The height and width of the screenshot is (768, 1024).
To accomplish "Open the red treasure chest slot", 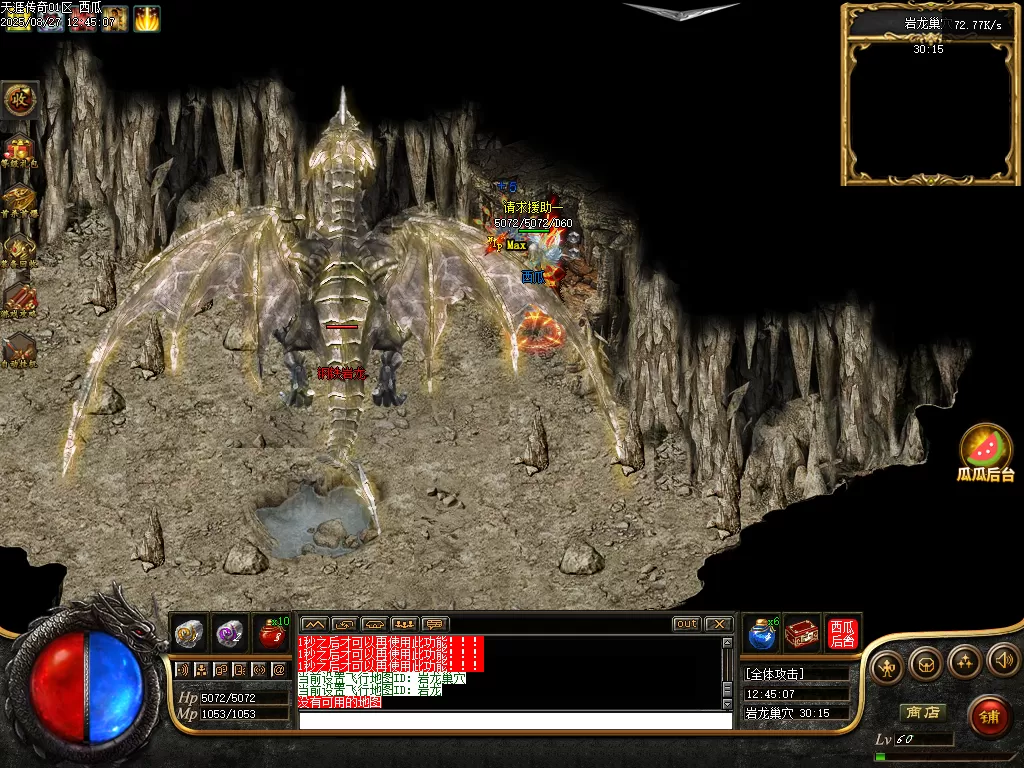I will click(802, 633).
